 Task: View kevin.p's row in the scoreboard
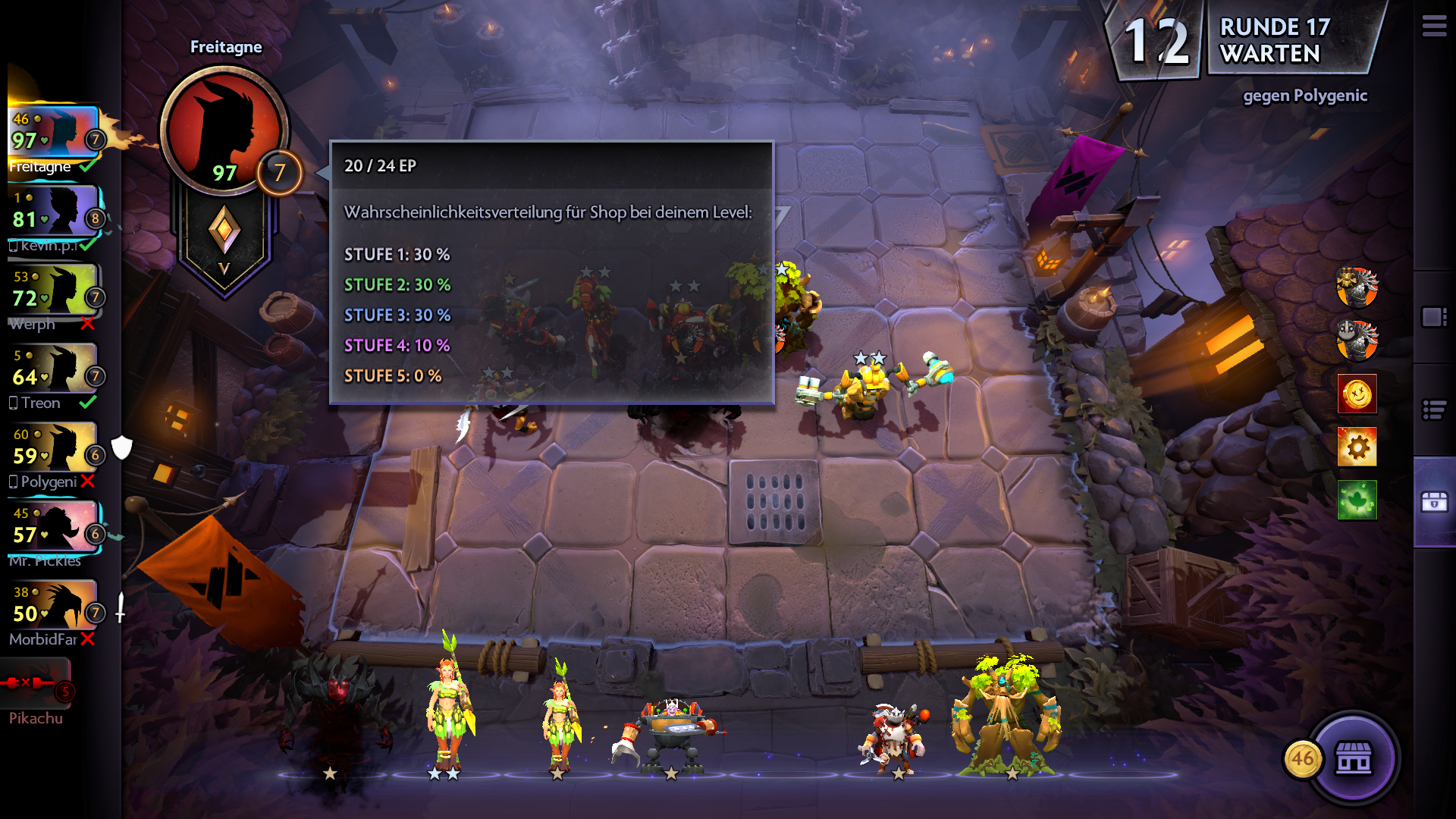55,218
